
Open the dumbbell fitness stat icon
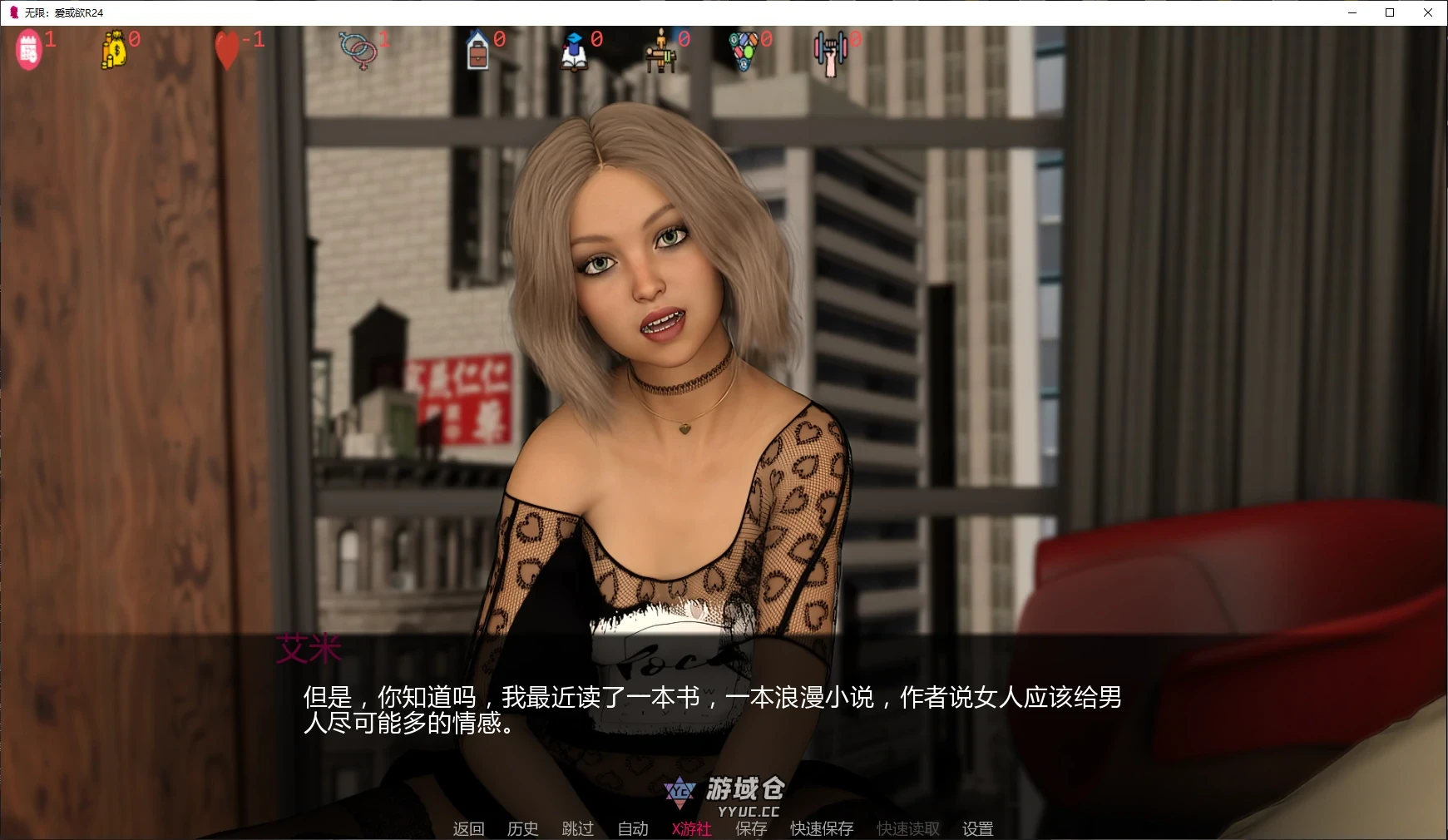coord(832,50)
